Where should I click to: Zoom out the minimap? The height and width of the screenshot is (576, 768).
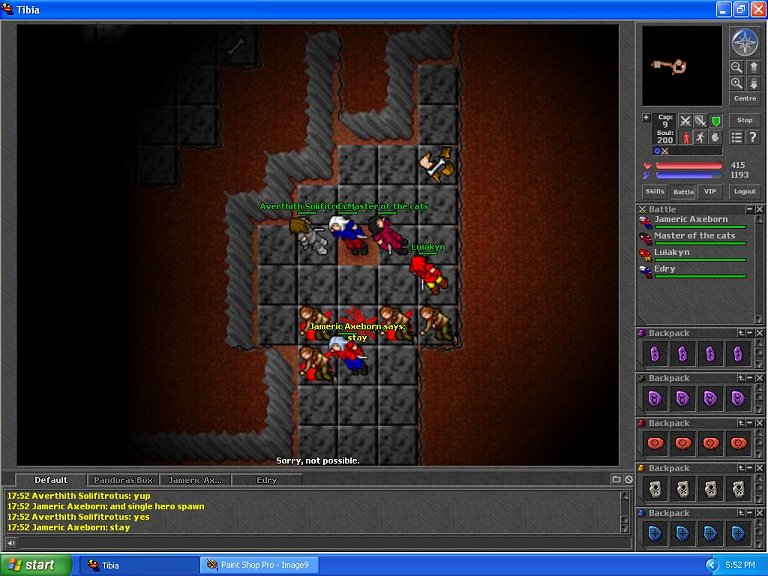coord(736,66)
